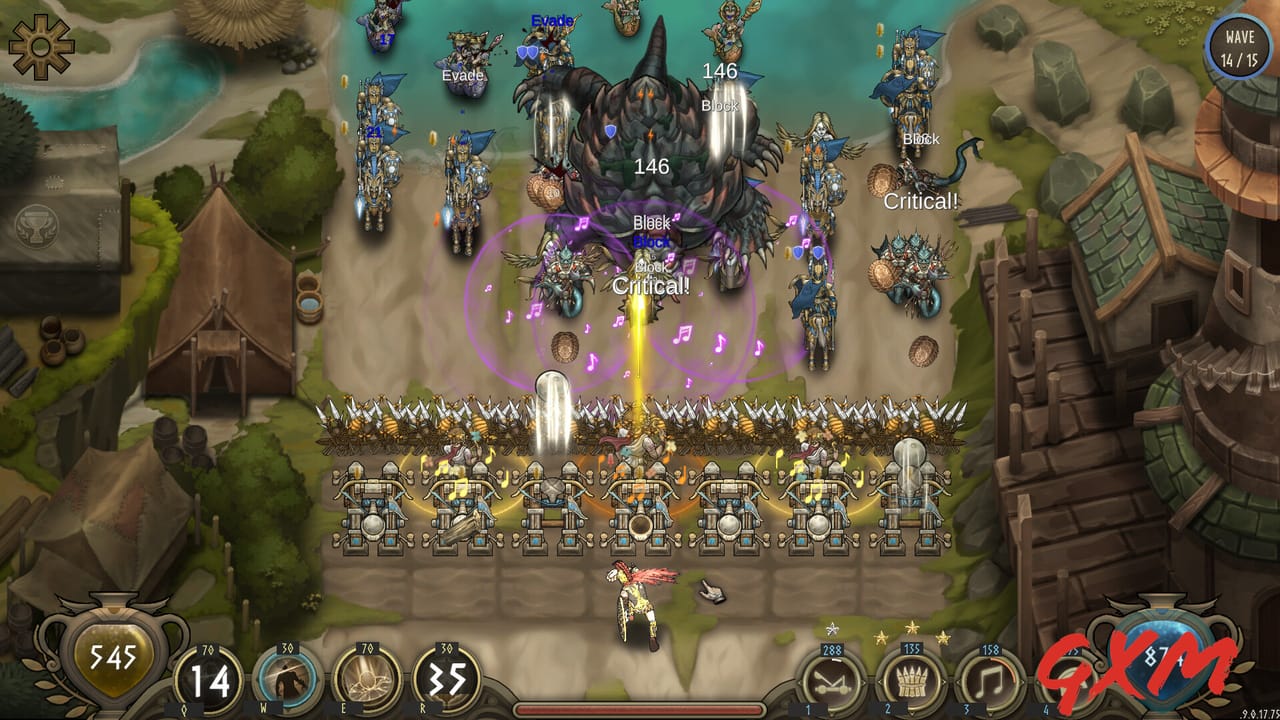
Task: Click the right arrow beside the palisade slot
Action: point(944,682)
